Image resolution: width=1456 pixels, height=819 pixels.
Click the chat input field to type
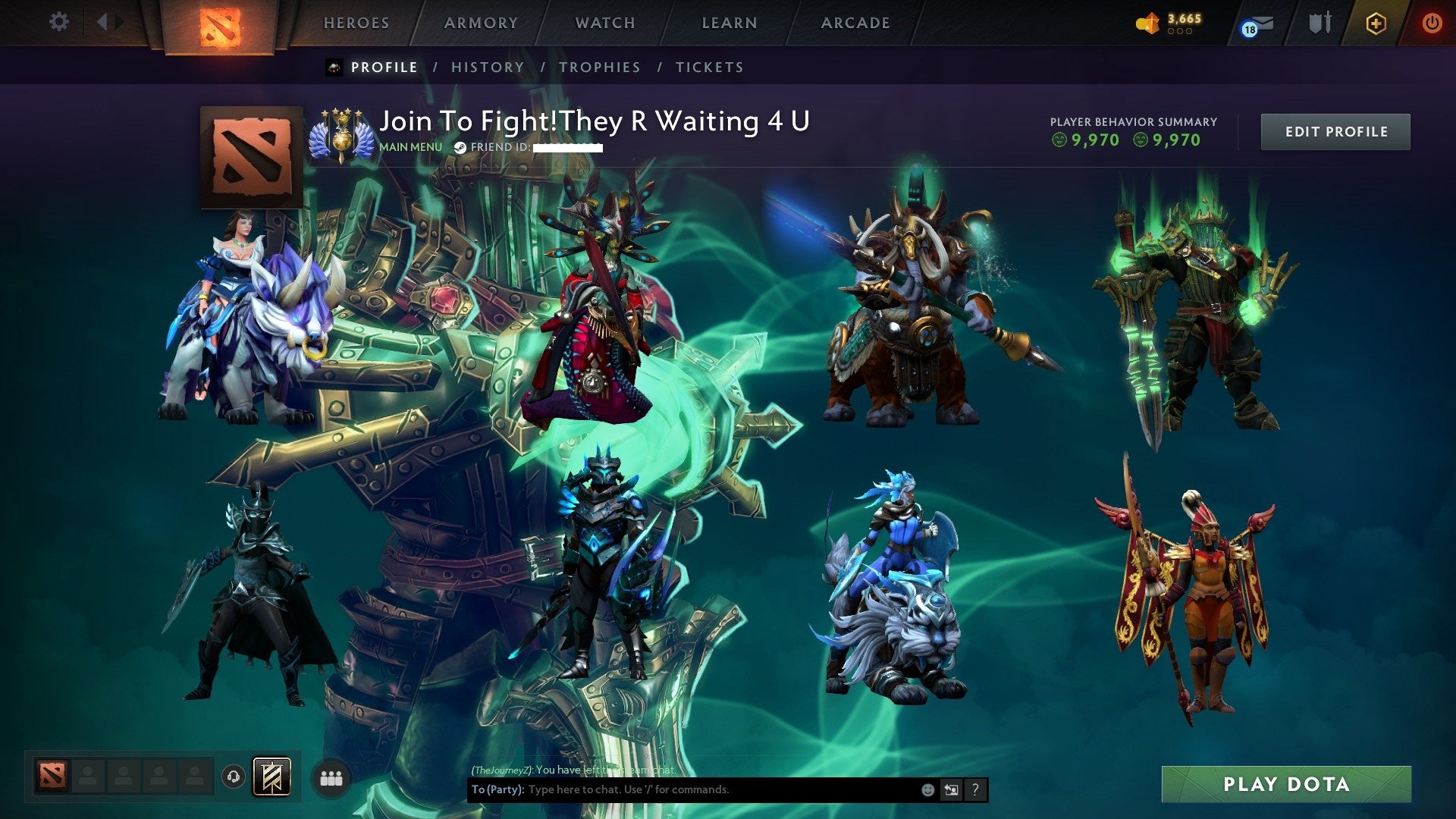click(x=682, y=789)
